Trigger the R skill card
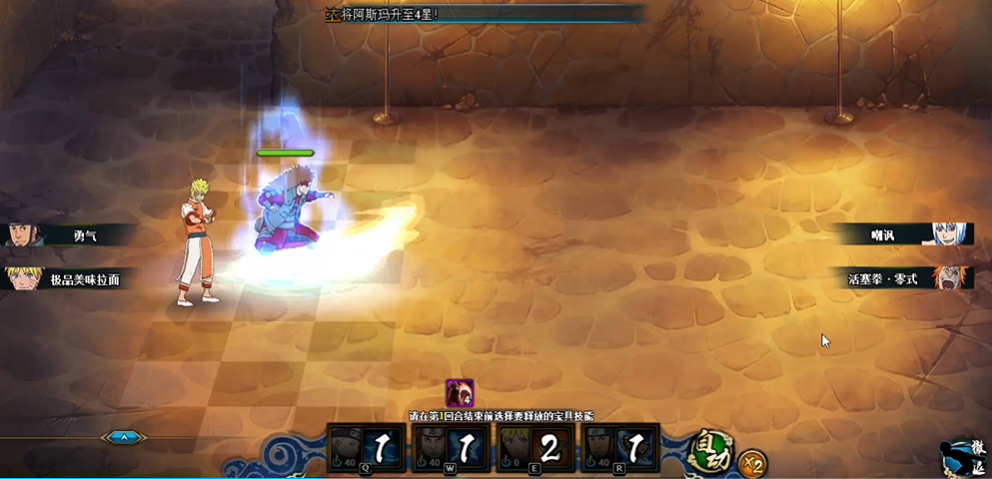The image size is (992, 479). tap(620, 447)
